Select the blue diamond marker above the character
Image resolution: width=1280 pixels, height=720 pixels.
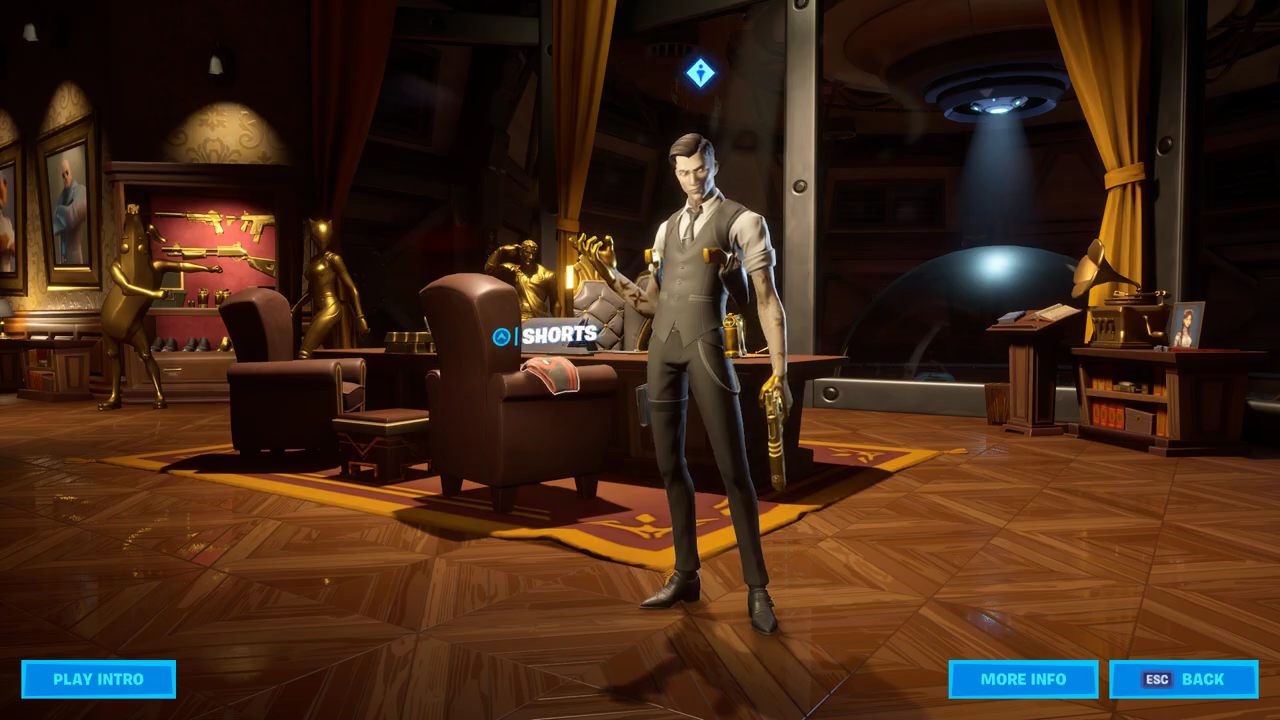(700, 72)
